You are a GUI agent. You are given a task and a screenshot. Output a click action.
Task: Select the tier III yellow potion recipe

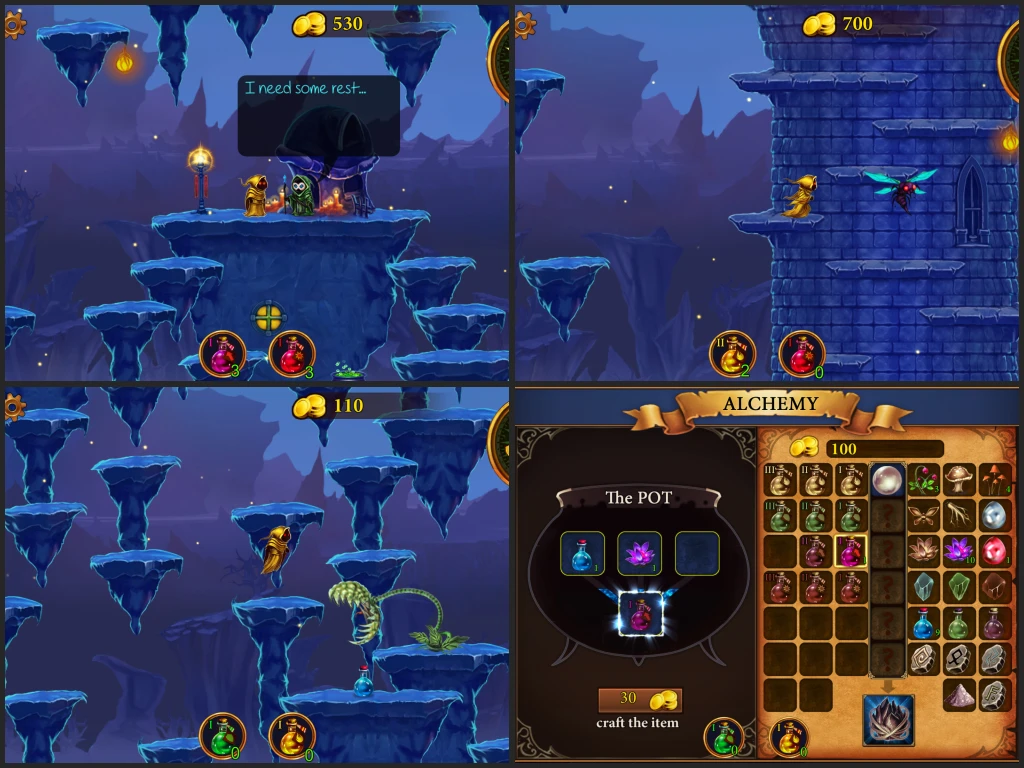(780, 481)
